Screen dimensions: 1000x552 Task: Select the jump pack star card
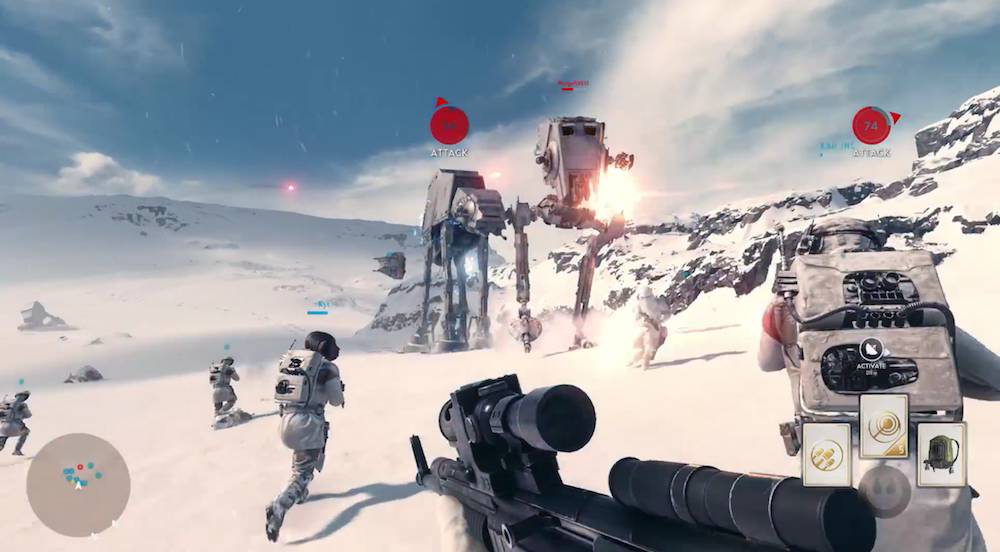tap(941, 454)
